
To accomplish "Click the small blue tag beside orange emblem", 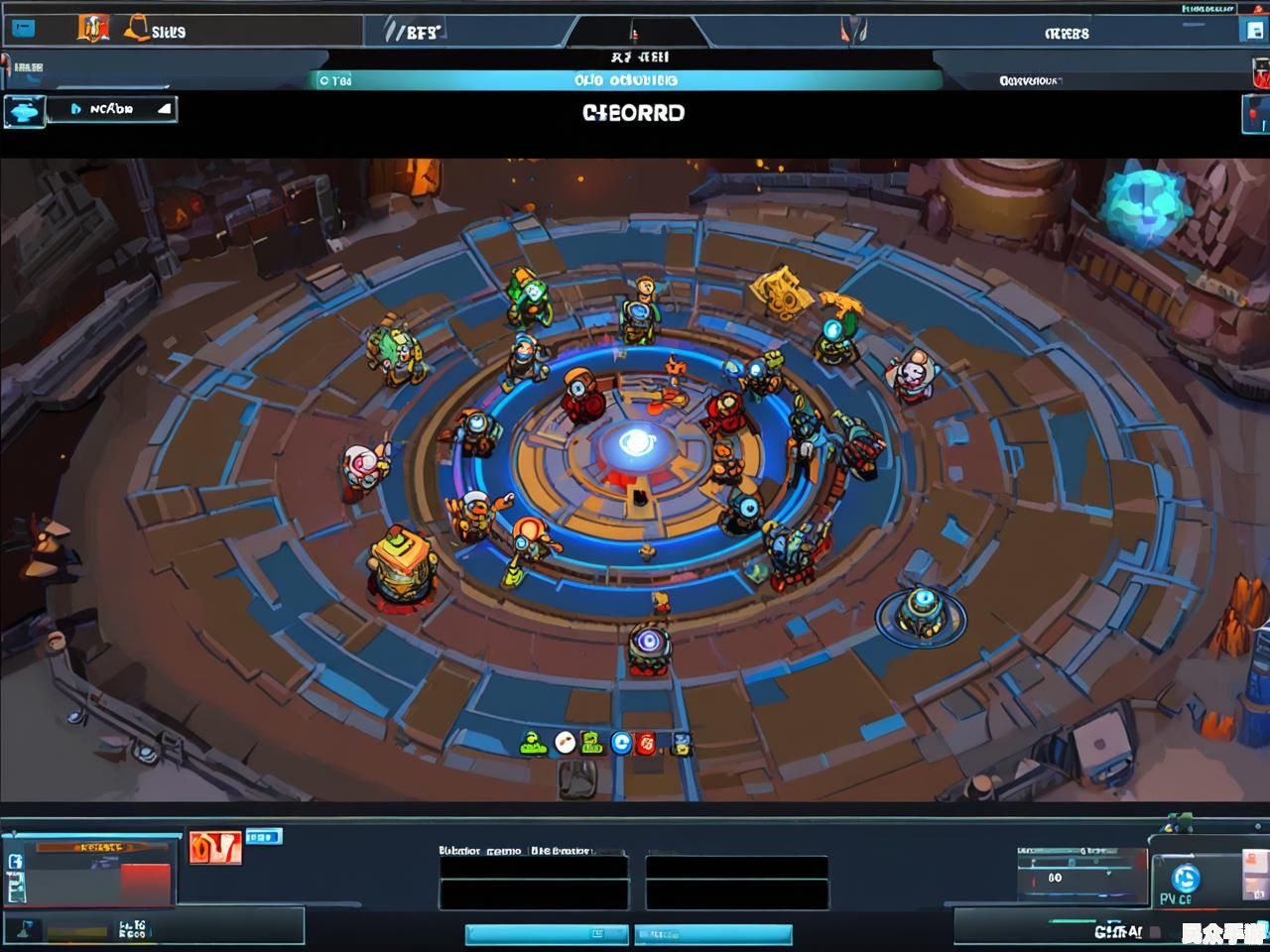I will coord(263,837).
